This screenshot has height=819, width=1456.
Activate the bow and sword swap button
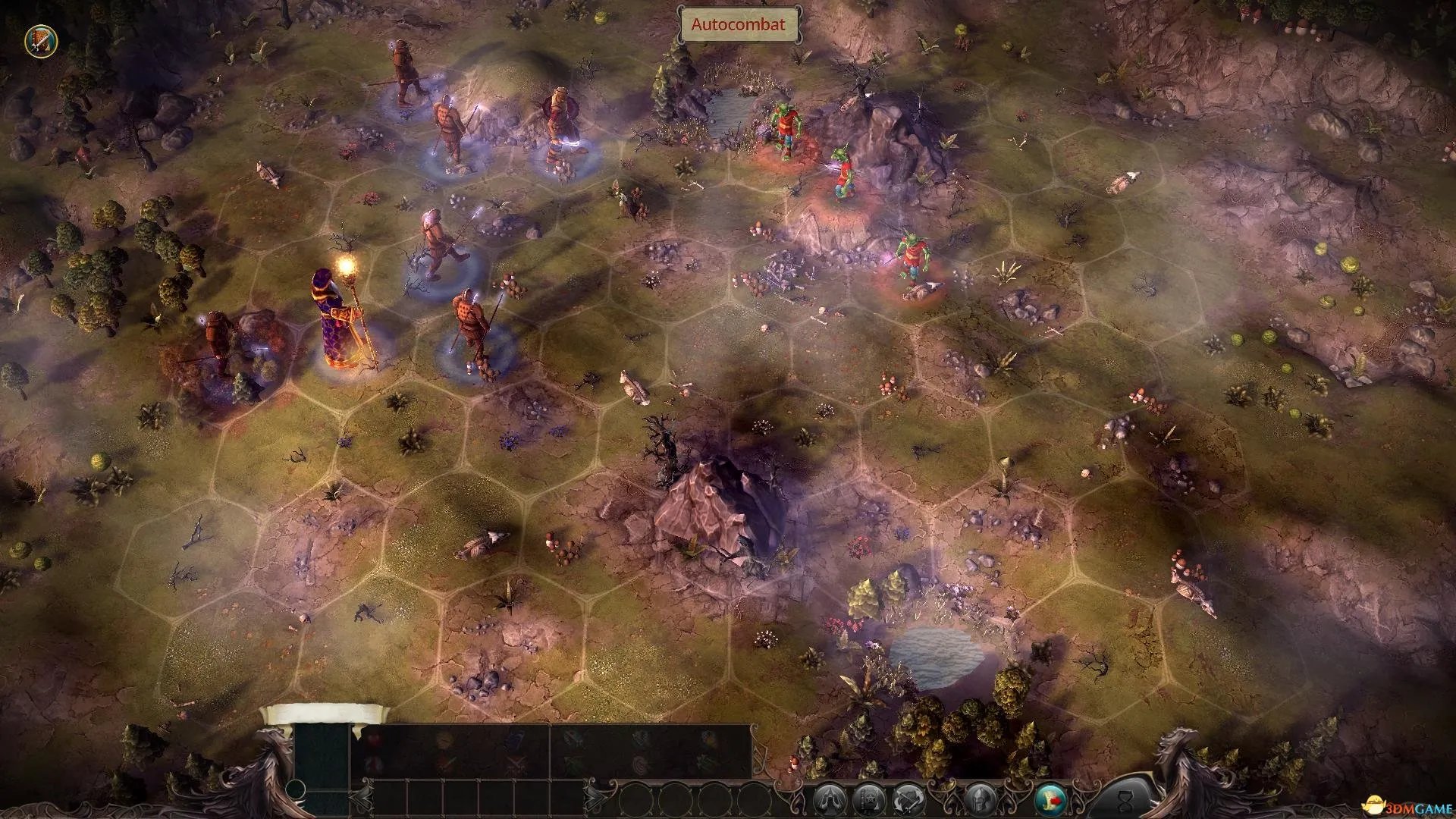908,800
